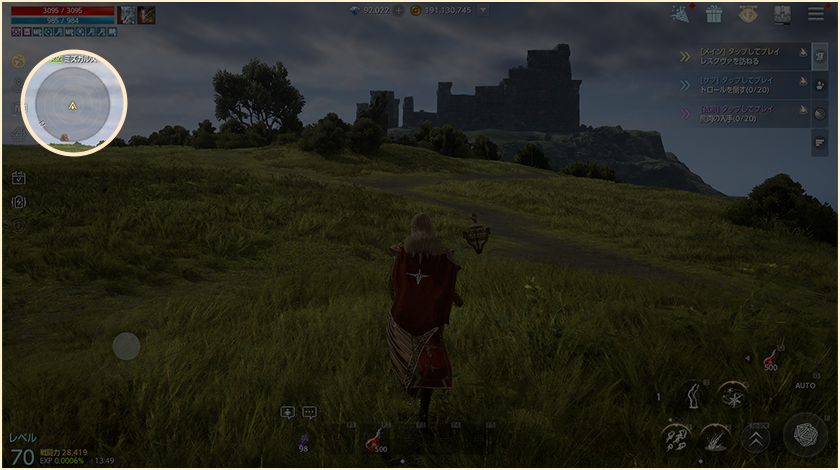Open the gift box rewards
This screenshot has height=470, width=840.
click(x=713, y=14)
